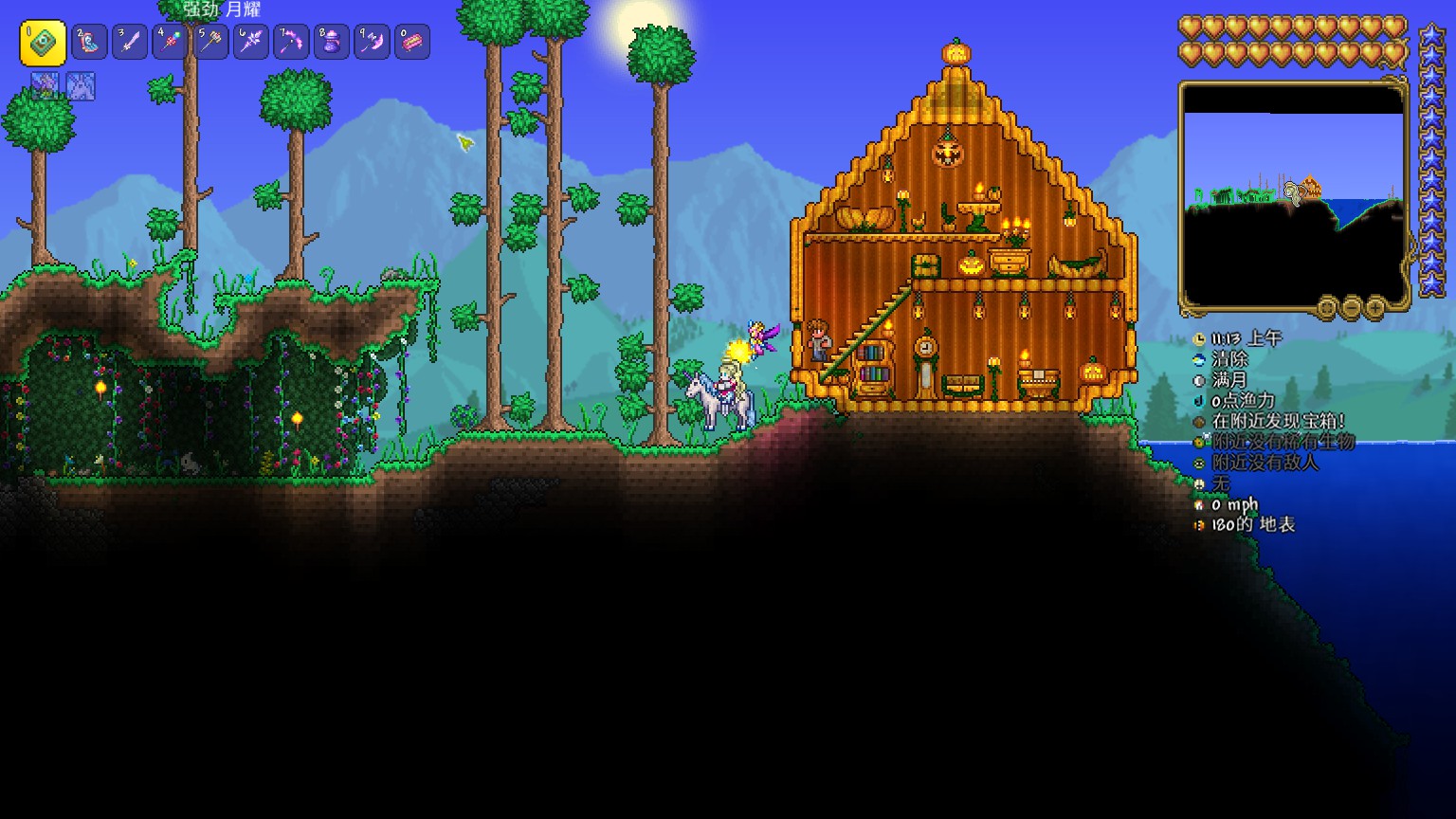This screenshot has height=819, width=1456.
Task: Switch to the pink pickaxe in slot 7
Action: pos(291,43)
